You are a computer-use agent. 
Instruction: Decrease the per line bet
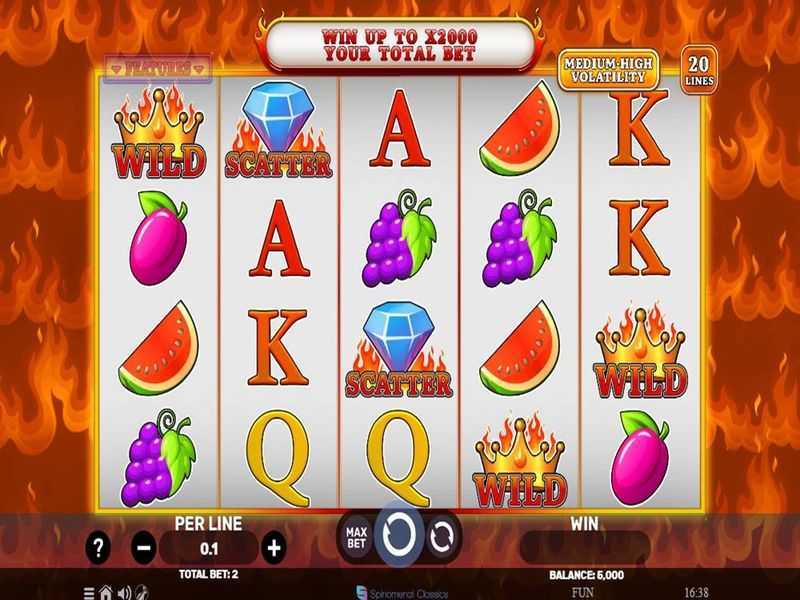click(144, 547)
